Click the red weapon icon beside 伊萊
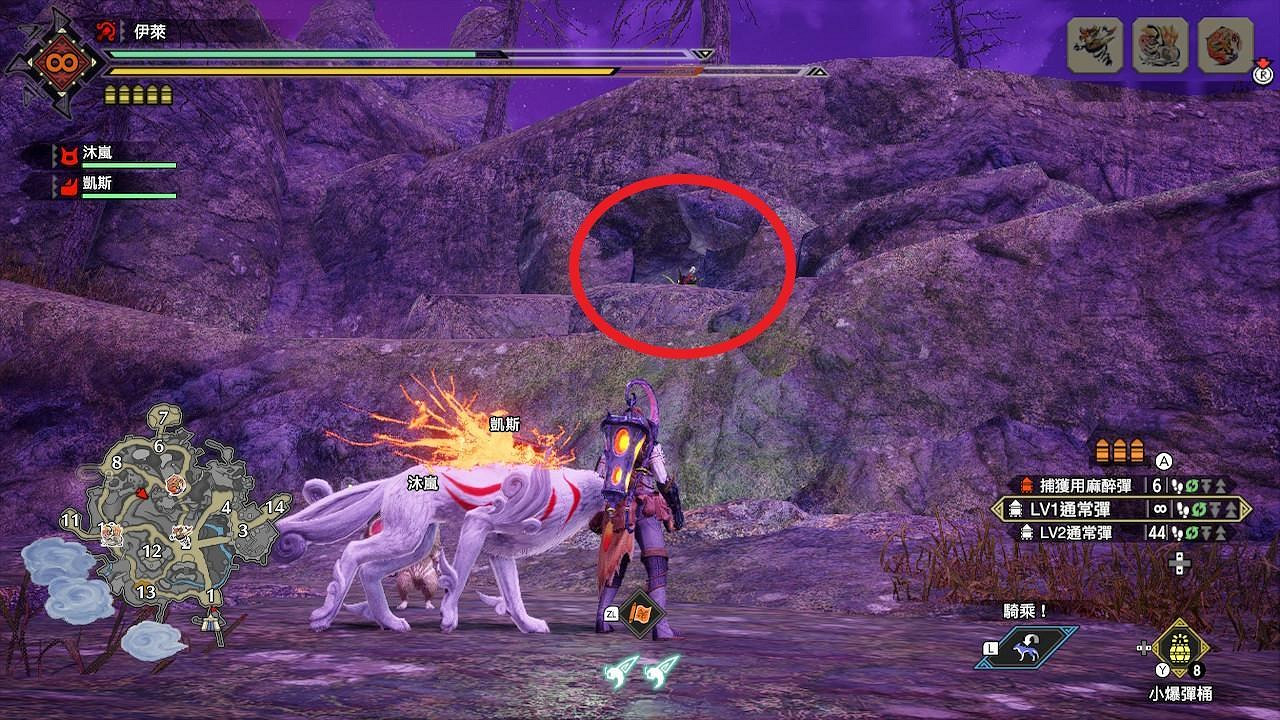 pos(106,29)
